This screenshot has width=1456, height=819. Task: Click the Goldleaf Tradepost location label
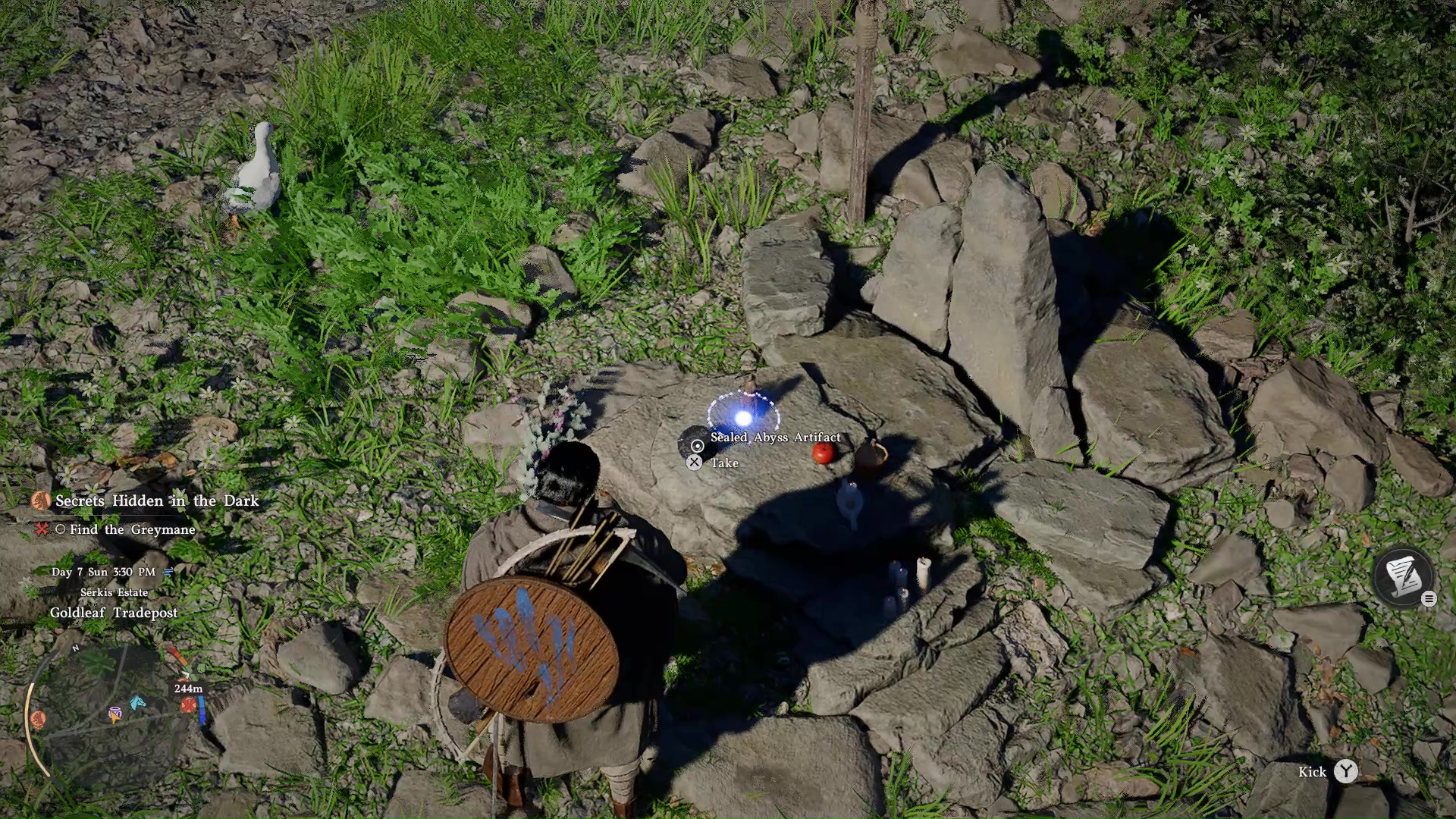(x=114, y=612)
